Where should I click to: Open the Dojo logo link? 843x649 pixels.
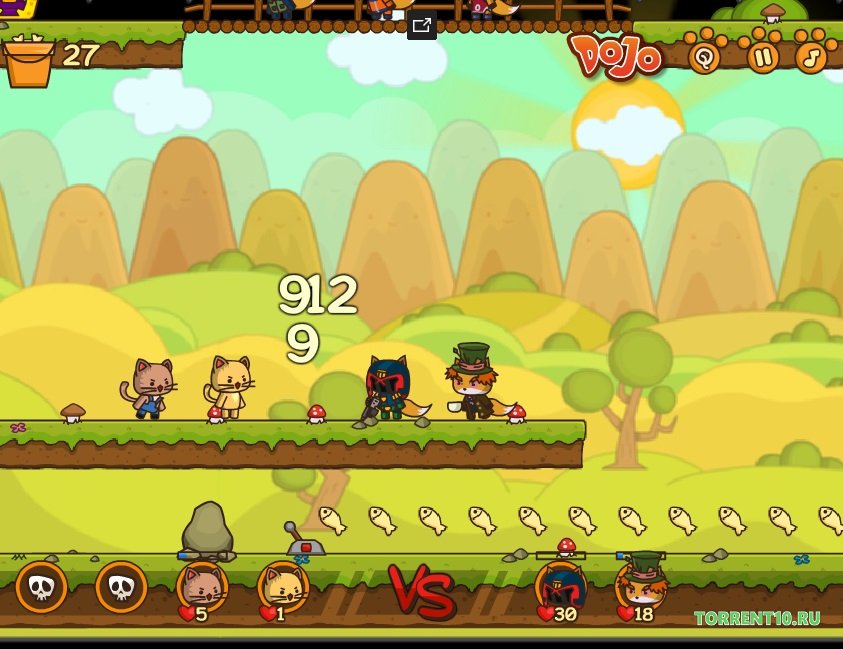pos(617,55)
